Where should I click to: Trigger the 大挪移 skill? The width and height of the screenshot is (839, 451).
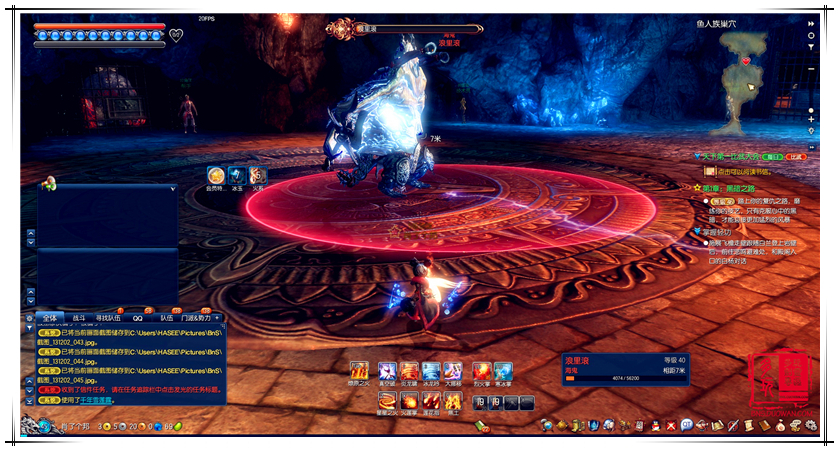453,371
